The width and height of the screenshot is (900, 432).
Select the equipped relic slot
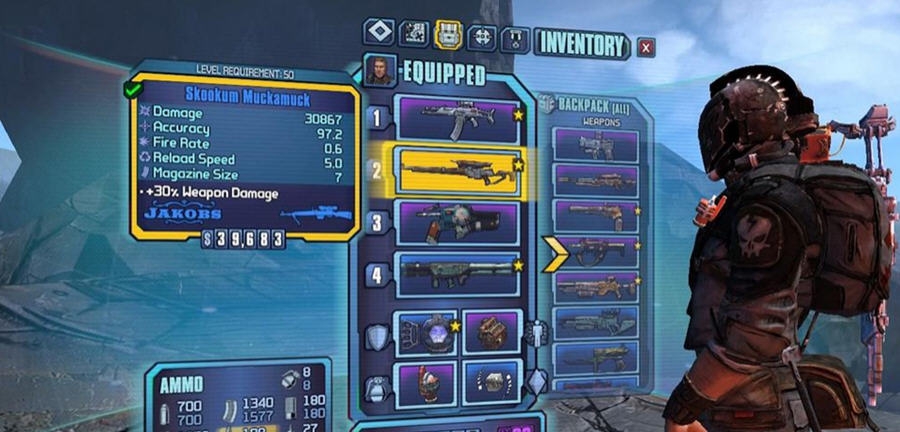click(492, 382)
